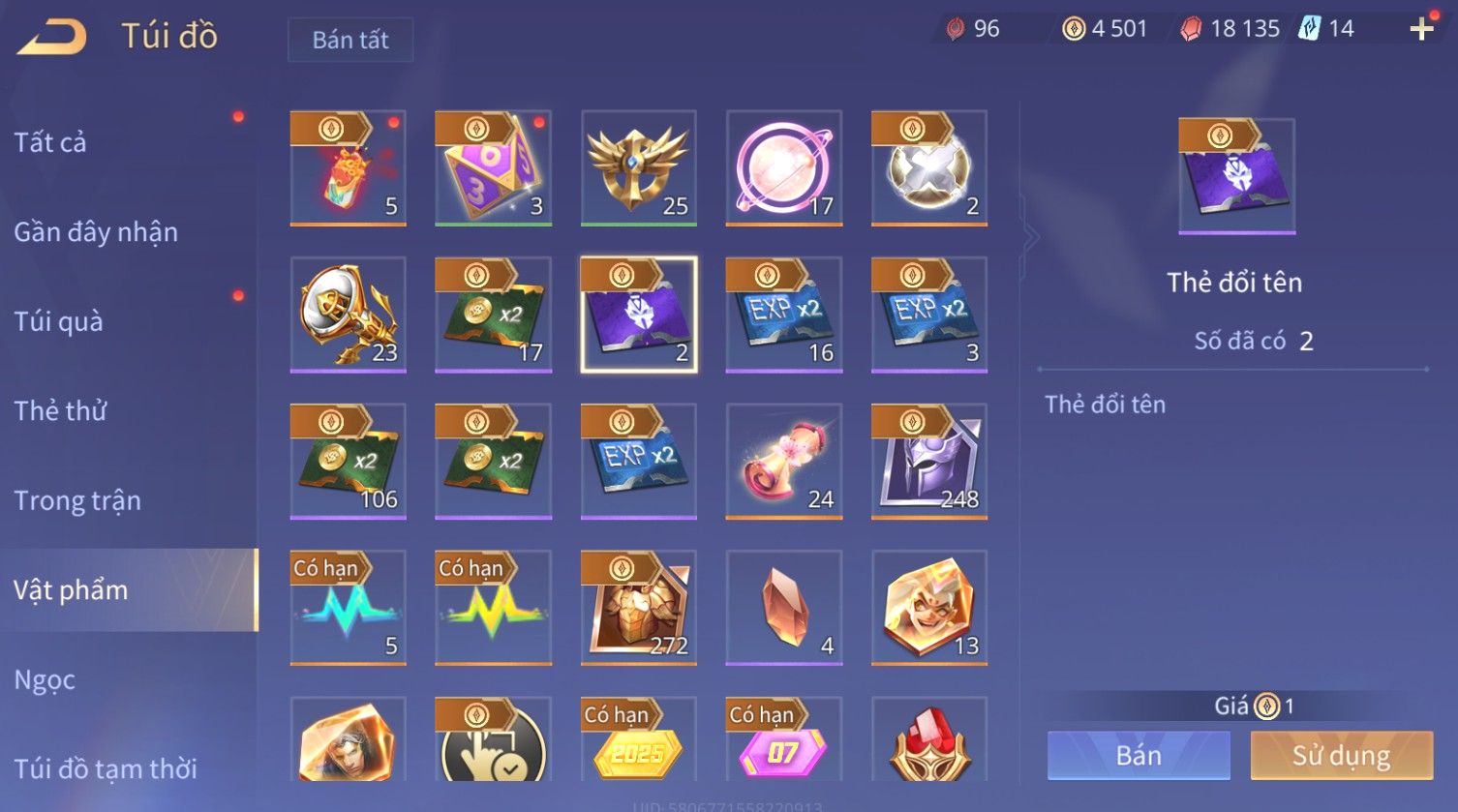Open the Tất cả tab
The height and width of the screenshot is (812, 1458).
pos(50,142)
